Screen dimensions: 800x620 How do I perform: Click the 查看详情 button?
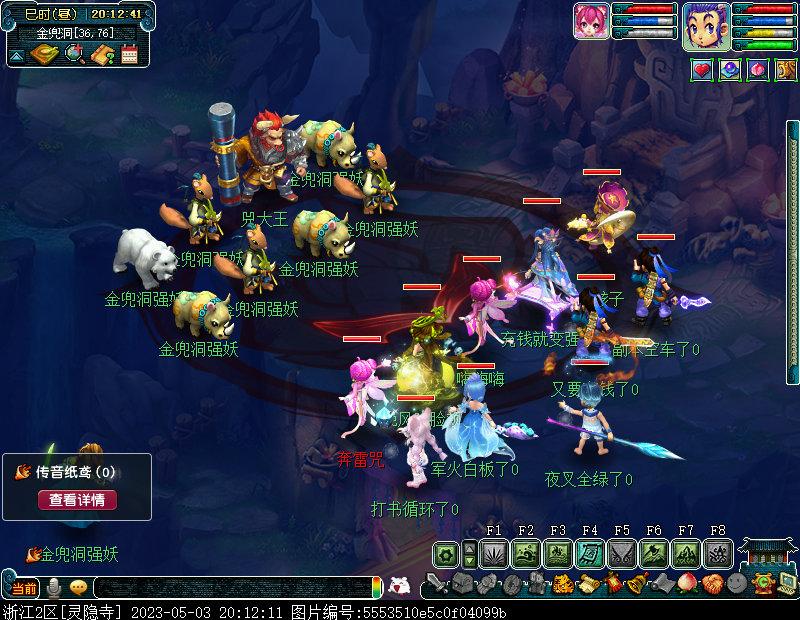77,499
